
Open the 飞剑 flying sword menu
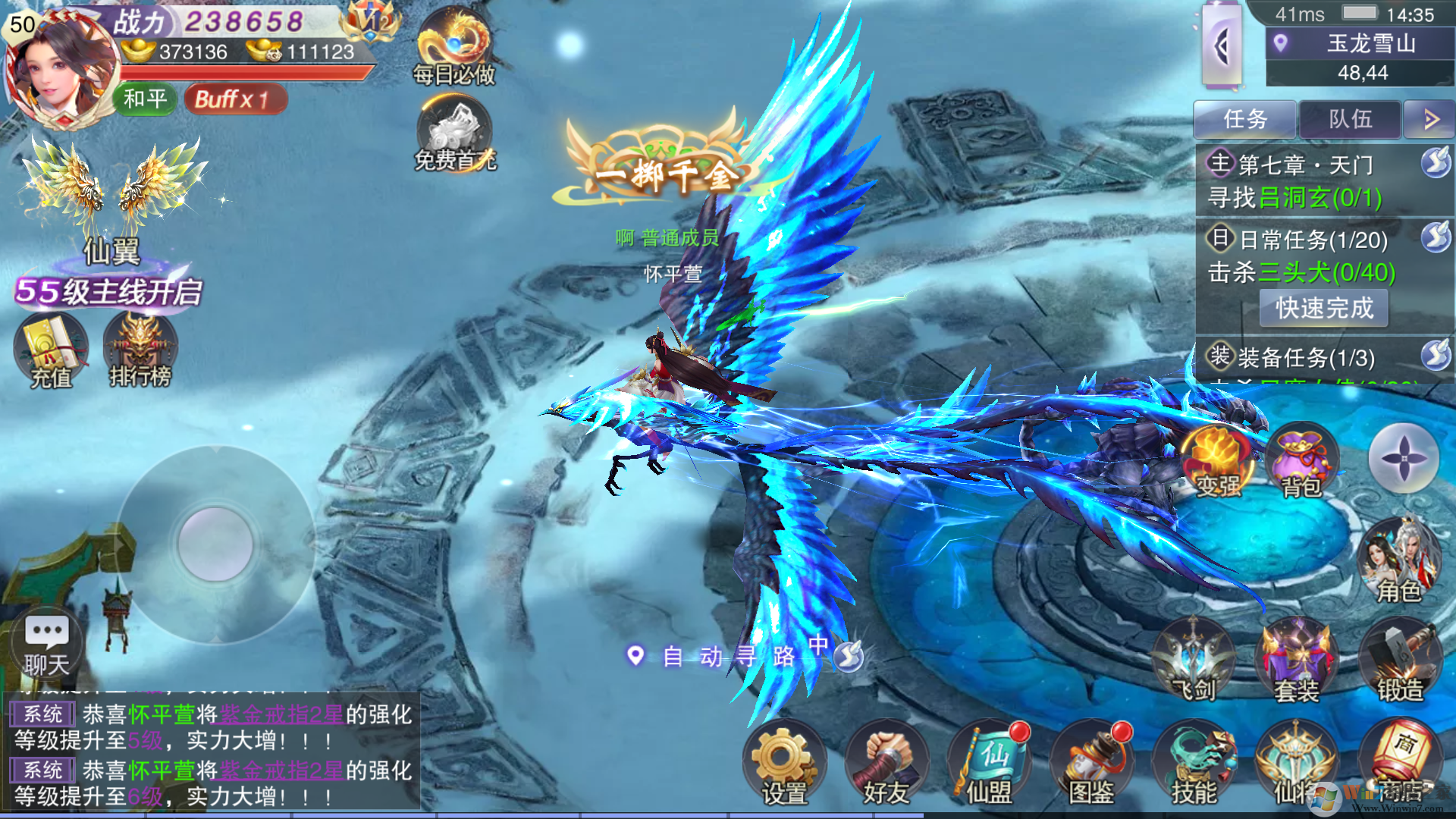click(x=1194, y=661)
